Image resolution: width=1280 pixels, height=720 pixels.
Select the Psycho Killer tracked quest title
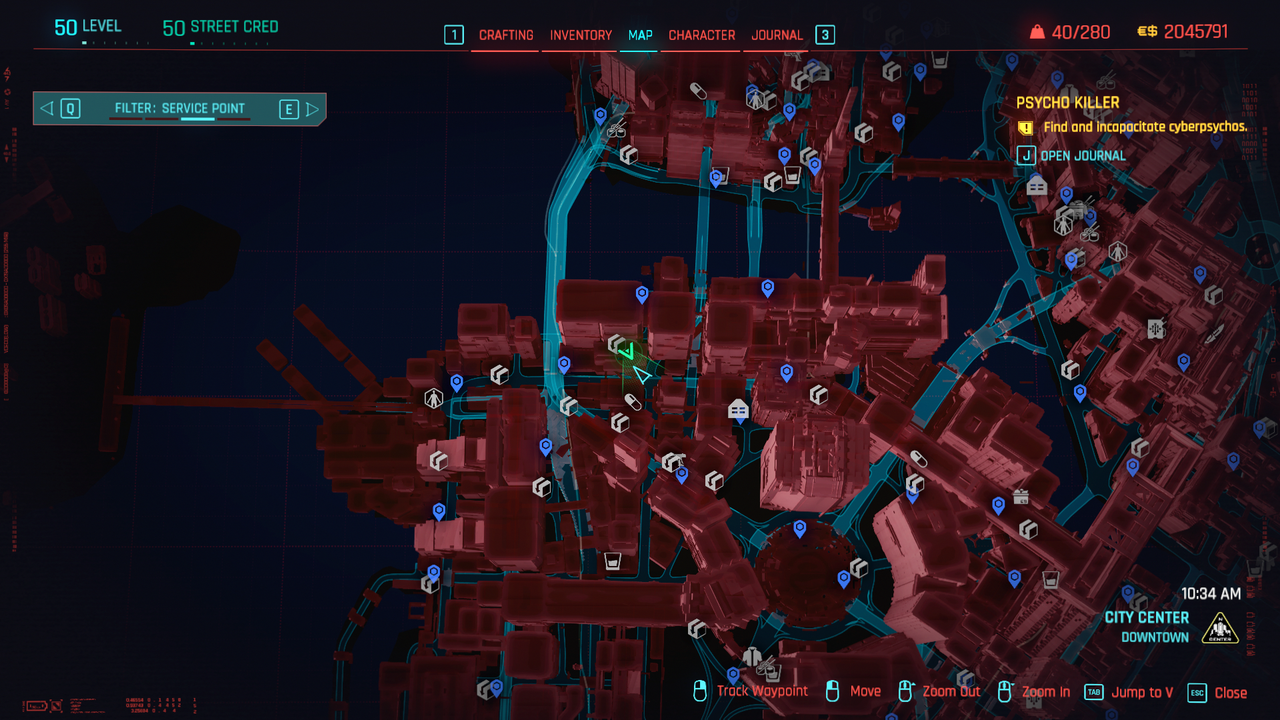point(1068,102)
